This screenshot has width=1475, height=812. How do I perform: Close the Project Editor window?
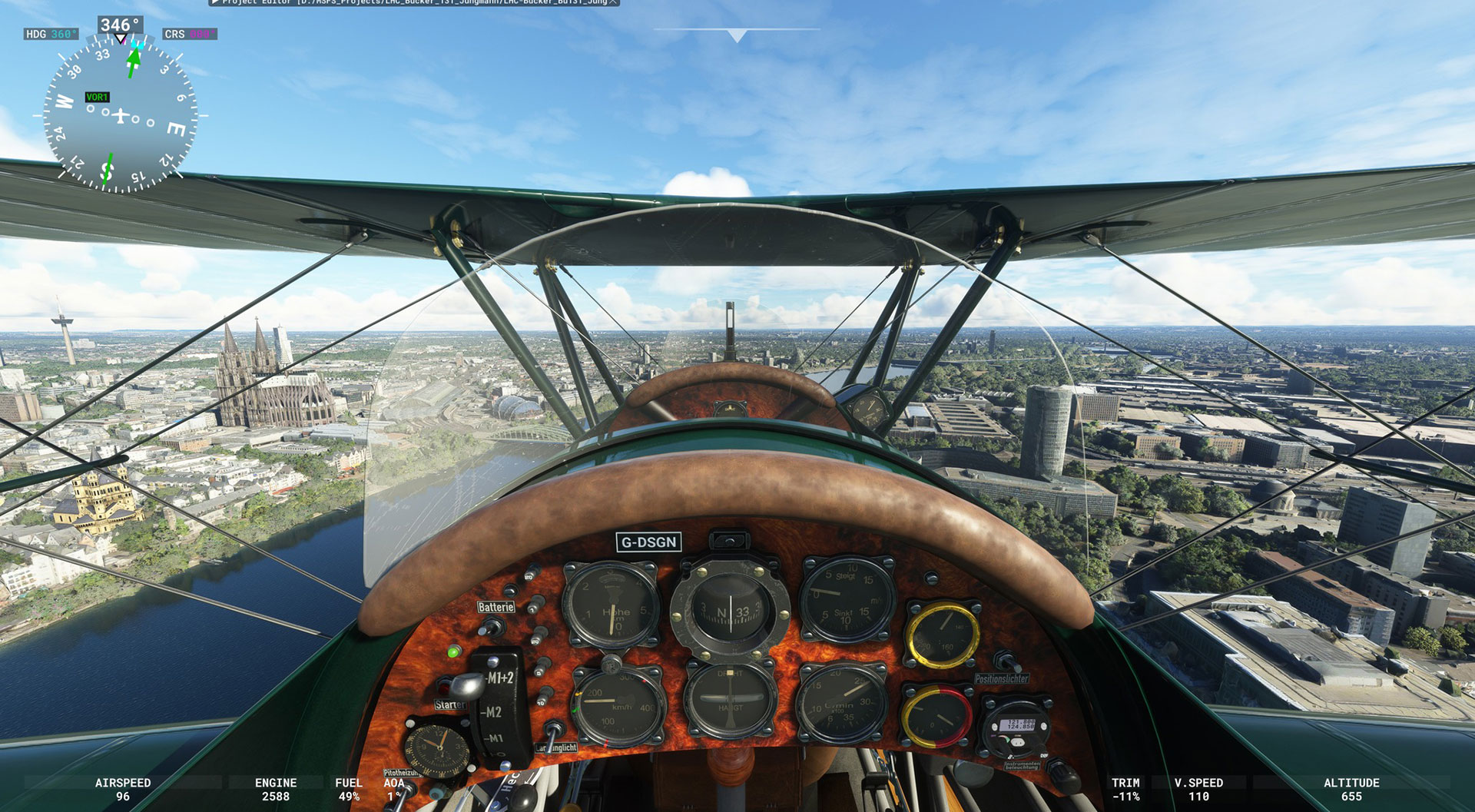tap(613, 2)
